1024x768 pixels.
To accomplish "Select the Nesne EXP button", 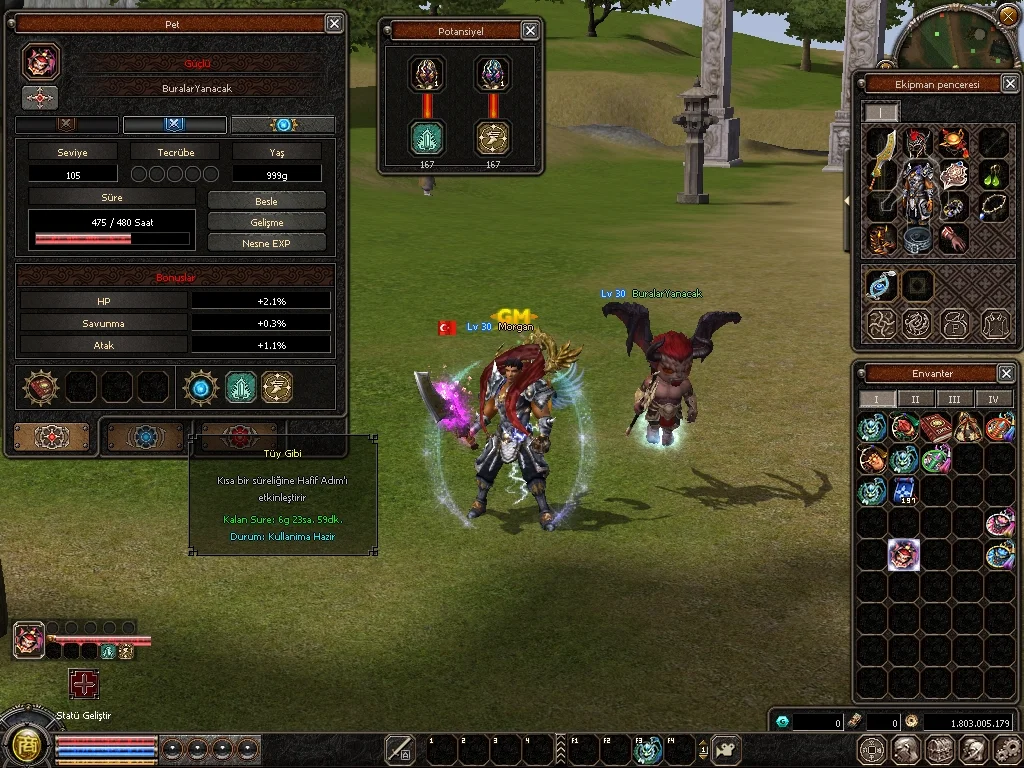I will coord(266,243).
